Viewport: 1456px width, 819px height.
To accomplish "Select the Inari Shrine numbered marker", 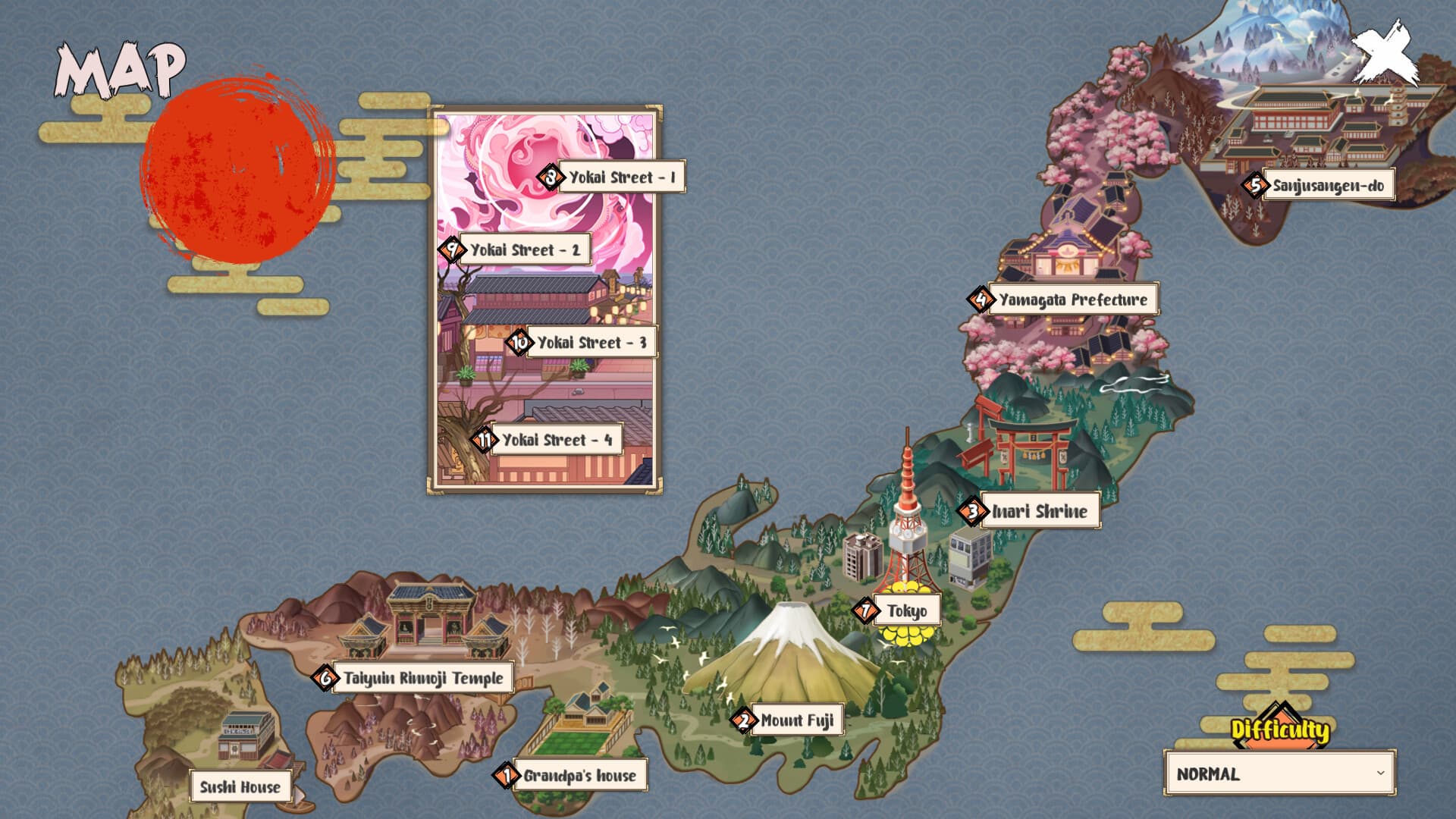I will [x=974, y=512].
